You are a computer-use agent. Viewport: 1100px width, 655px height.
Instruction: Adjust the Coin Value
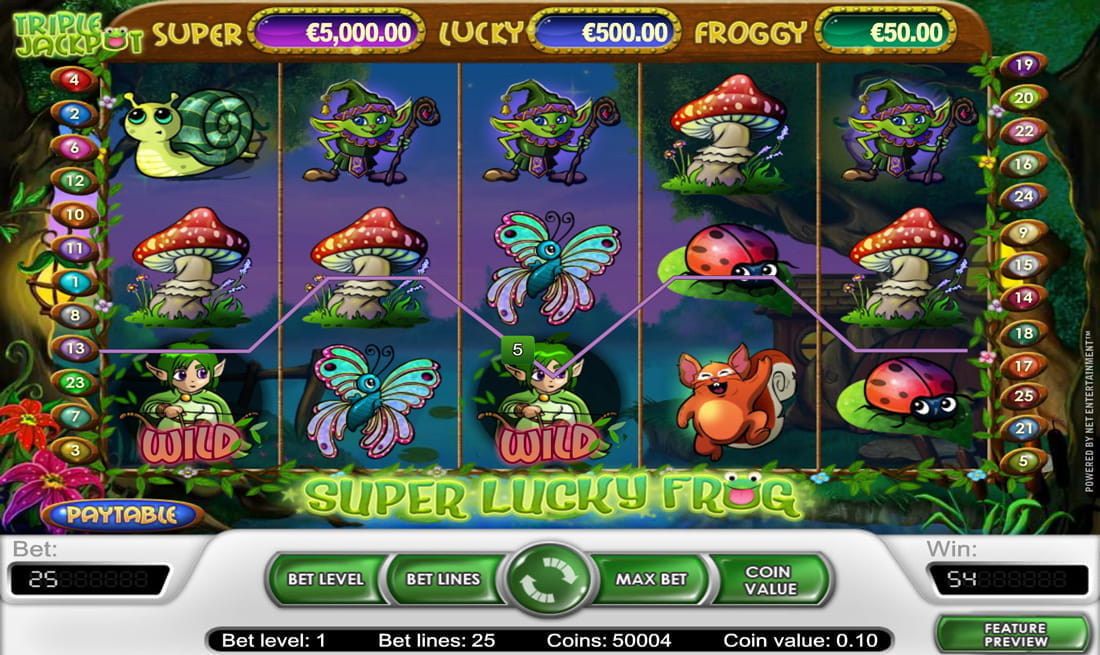point(770,579)
